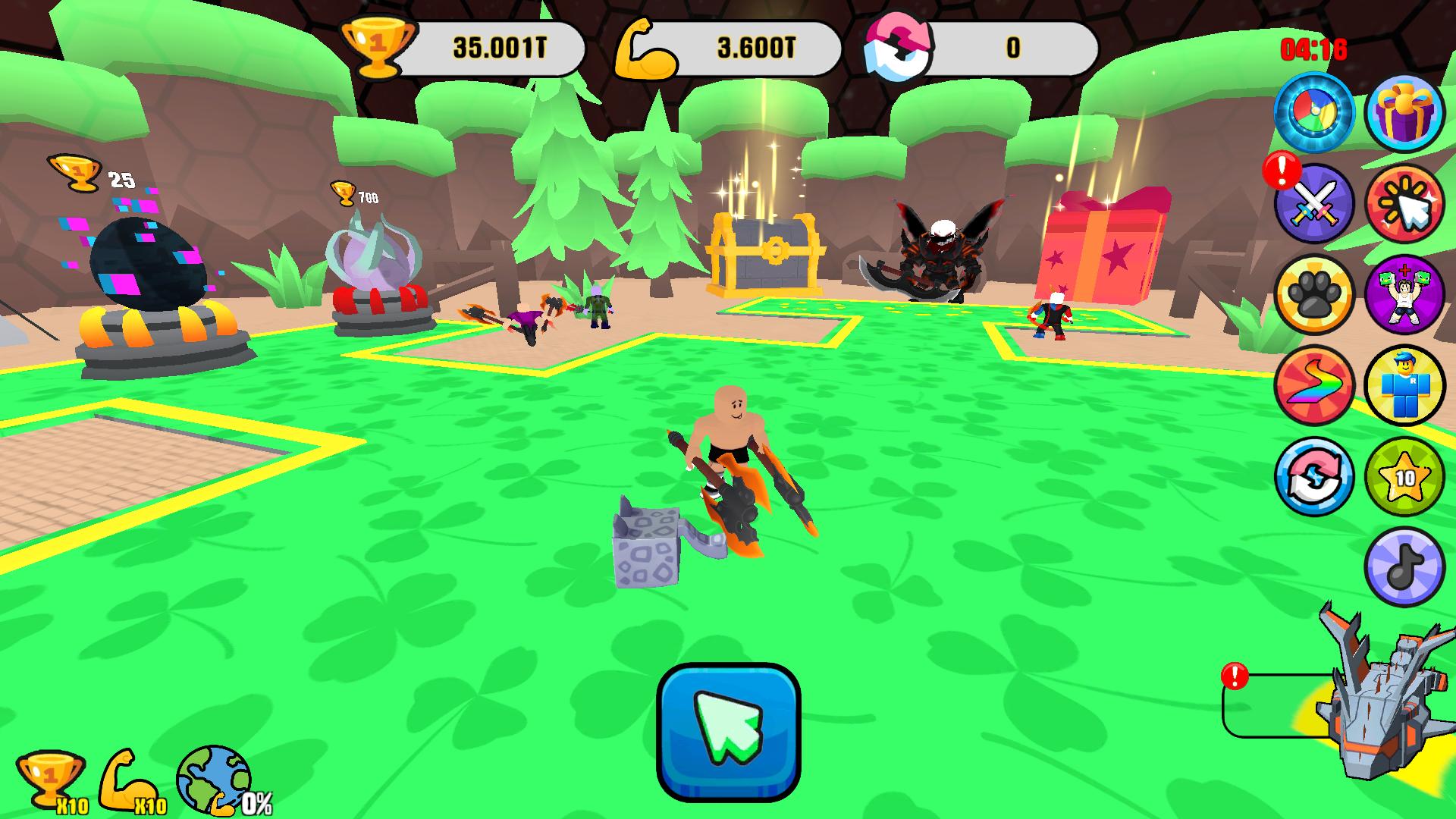Open the world progress globe at 0%
1456x819 pixels.
tap(212, 781)
